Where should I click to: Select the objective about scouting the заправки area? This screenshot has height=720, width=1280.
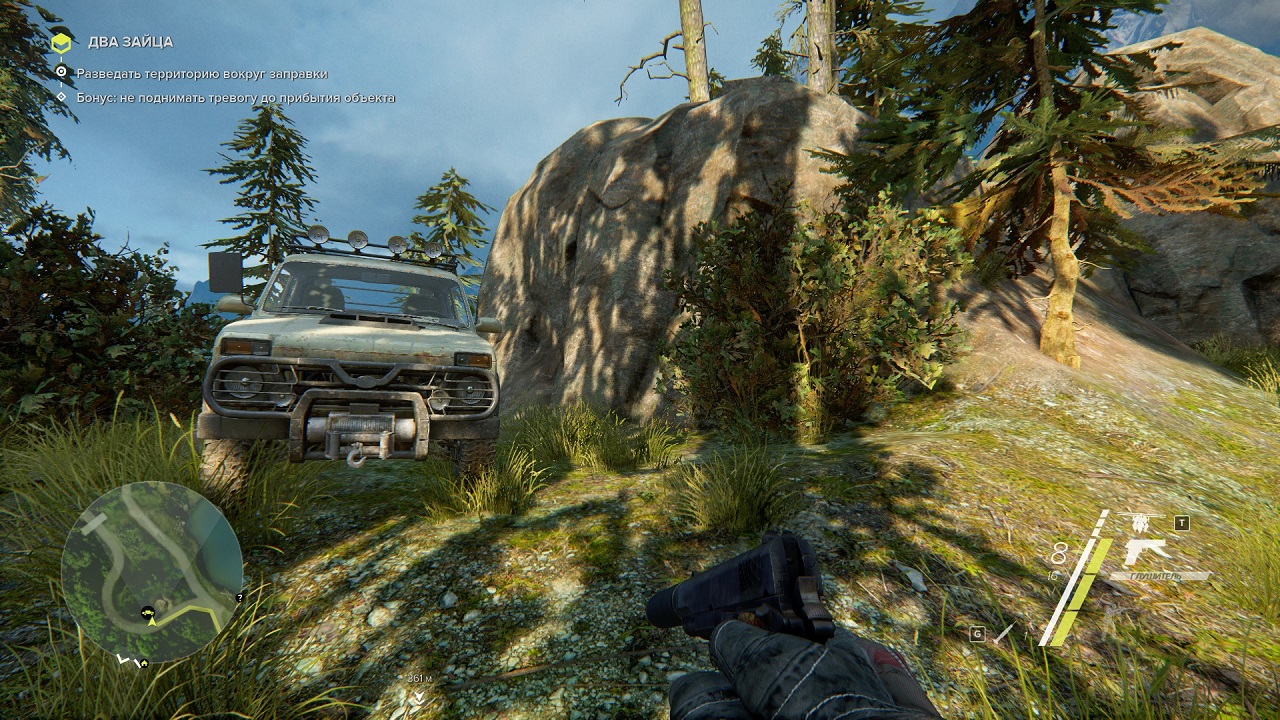201,73
